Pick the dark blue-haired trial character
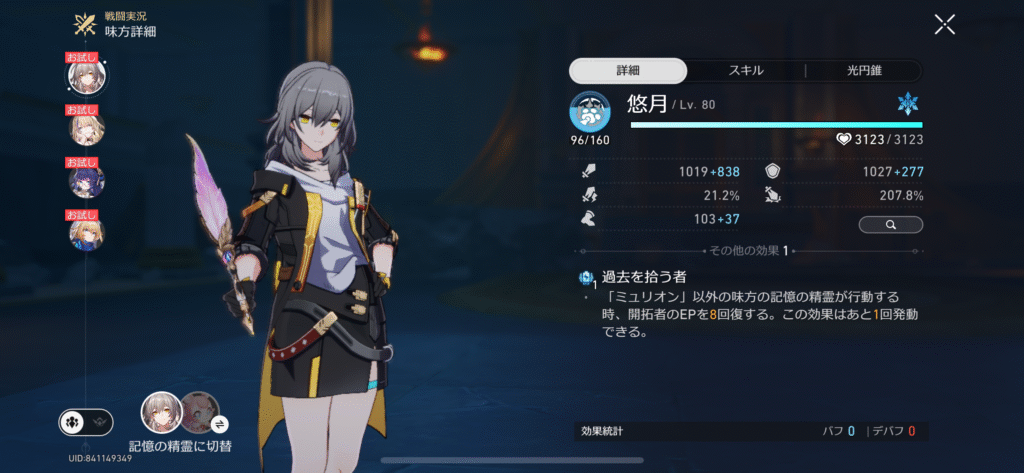The image size is (1024, 473). pos(87,181)
